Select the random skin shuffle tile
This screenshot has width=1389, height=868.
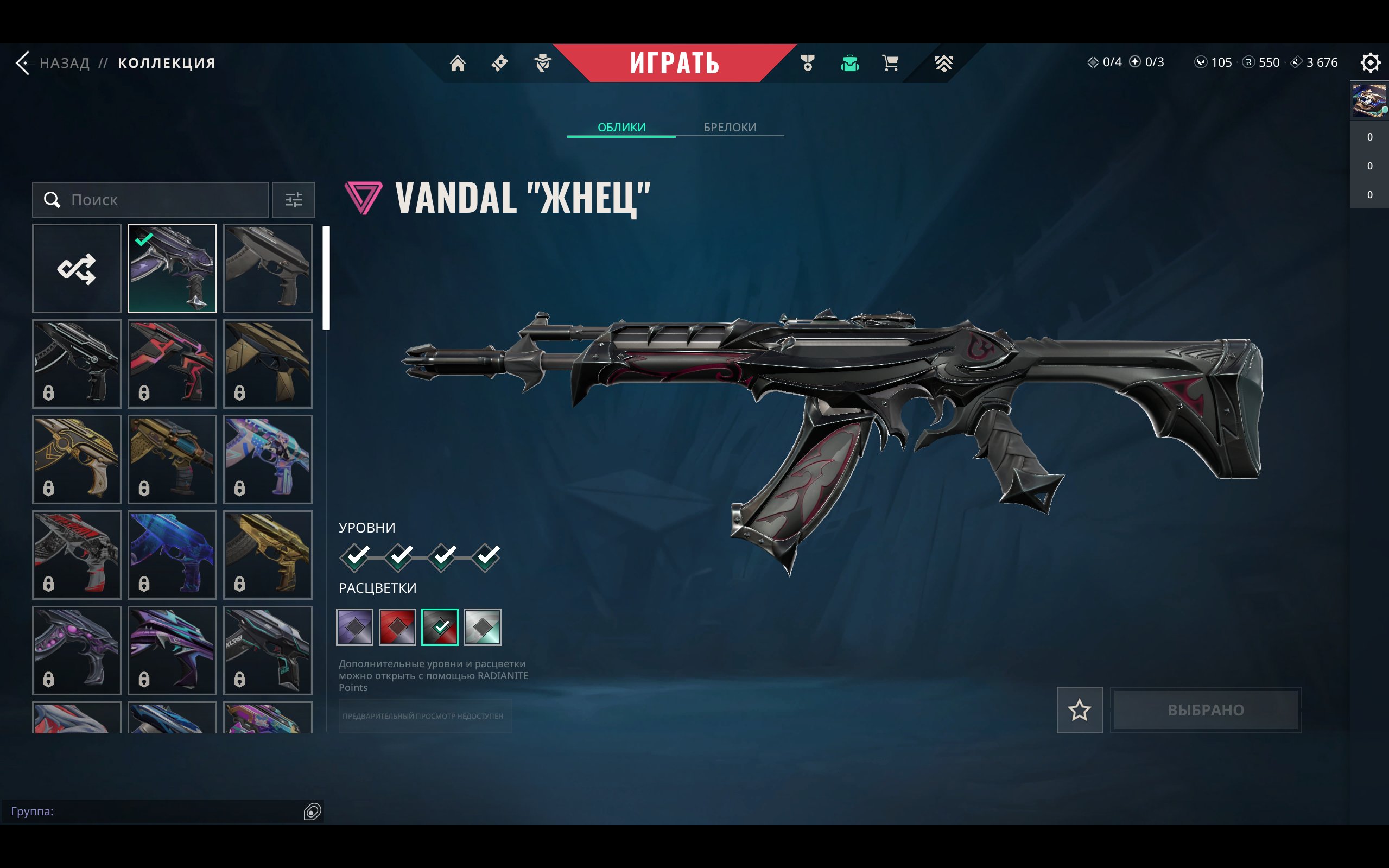point(77,268)
